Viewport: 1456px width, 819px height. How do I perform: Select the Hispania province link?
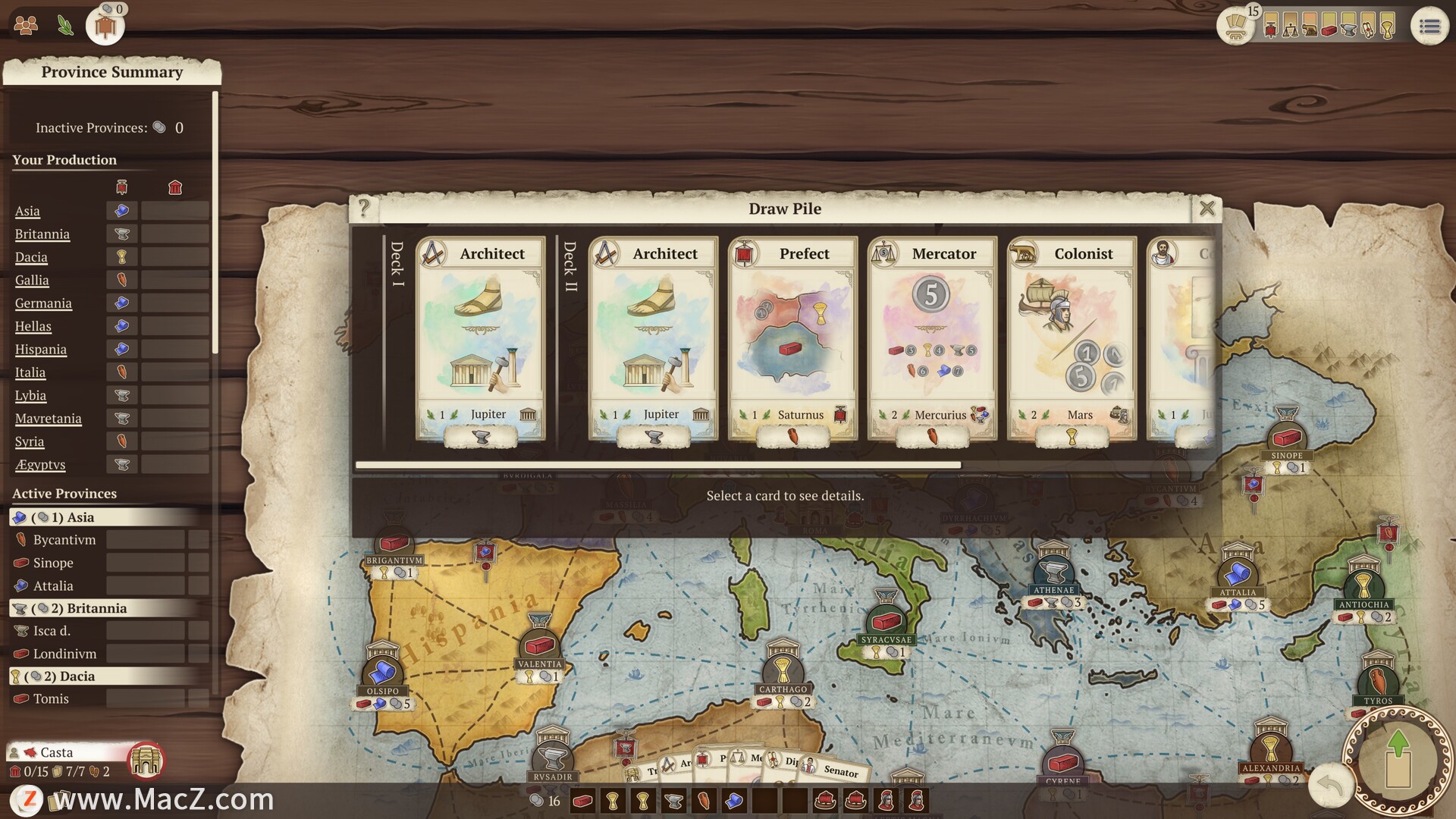(x=41, y=350)
